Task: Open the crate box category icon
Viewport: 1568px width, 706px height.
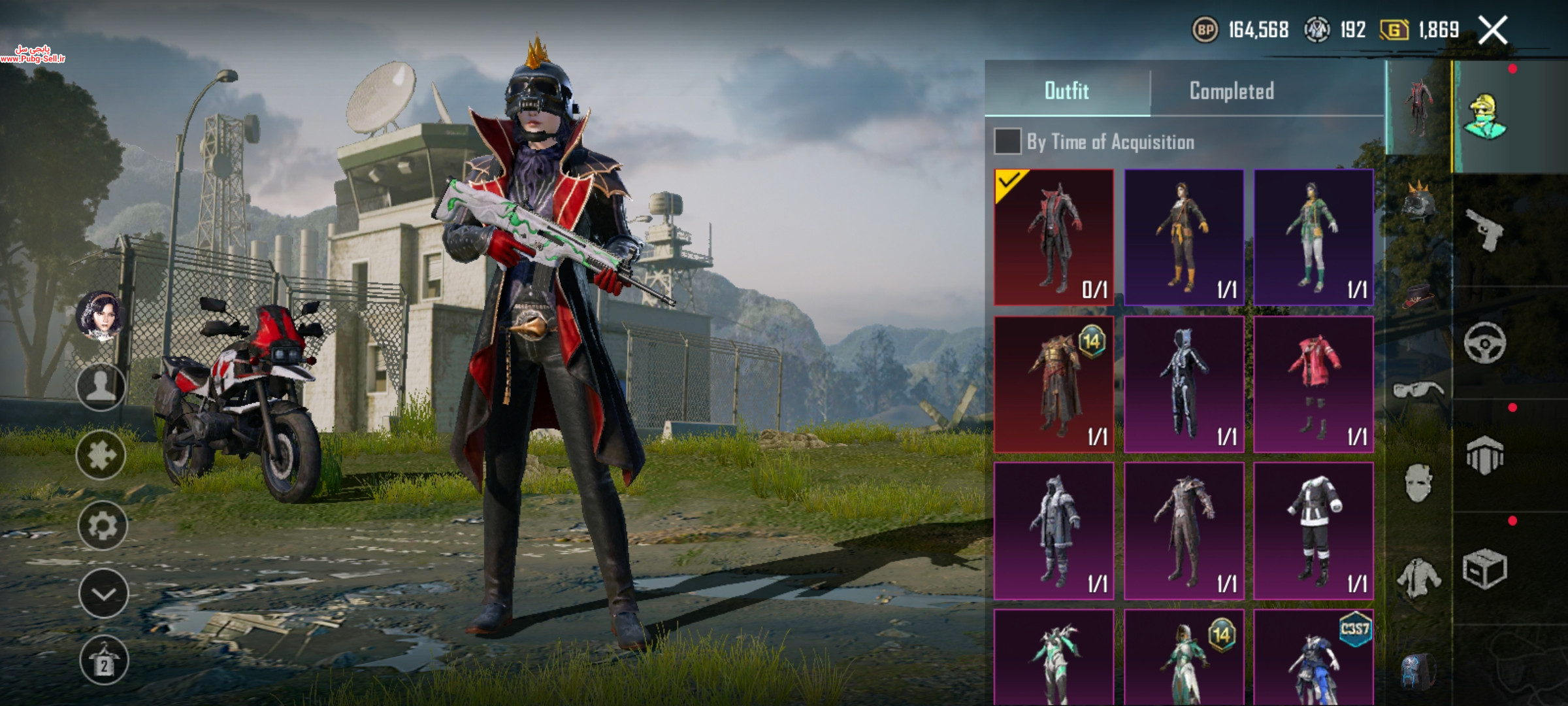Action: (x=1484, y=568)
